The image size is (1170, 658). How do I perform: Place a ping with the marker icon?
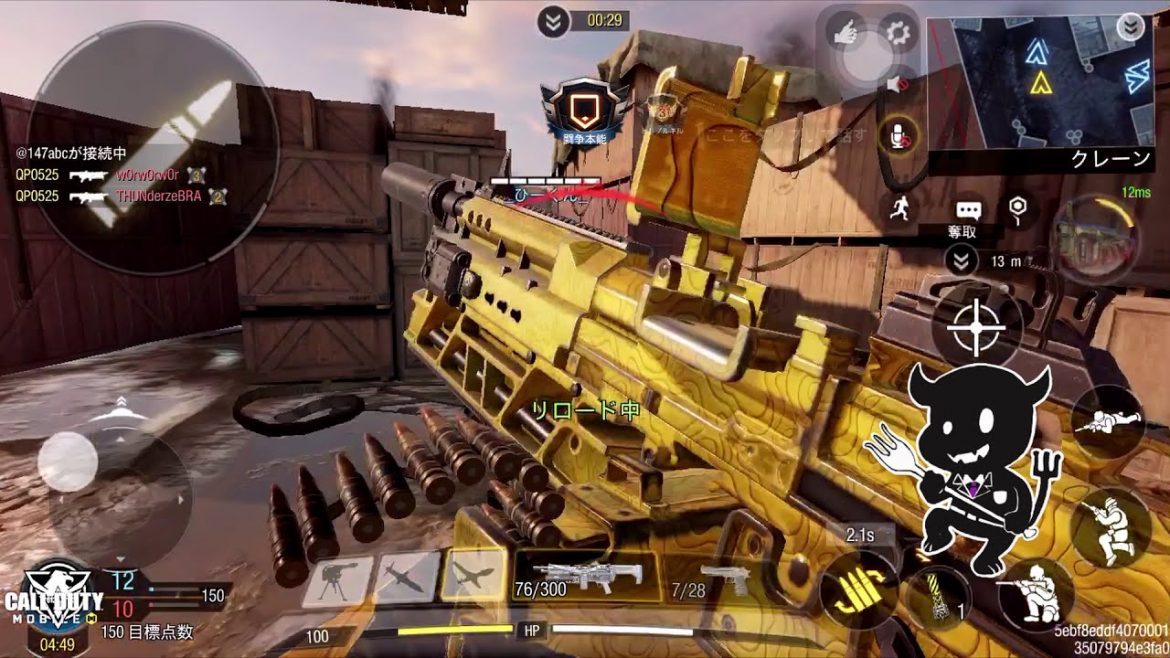1017,207
